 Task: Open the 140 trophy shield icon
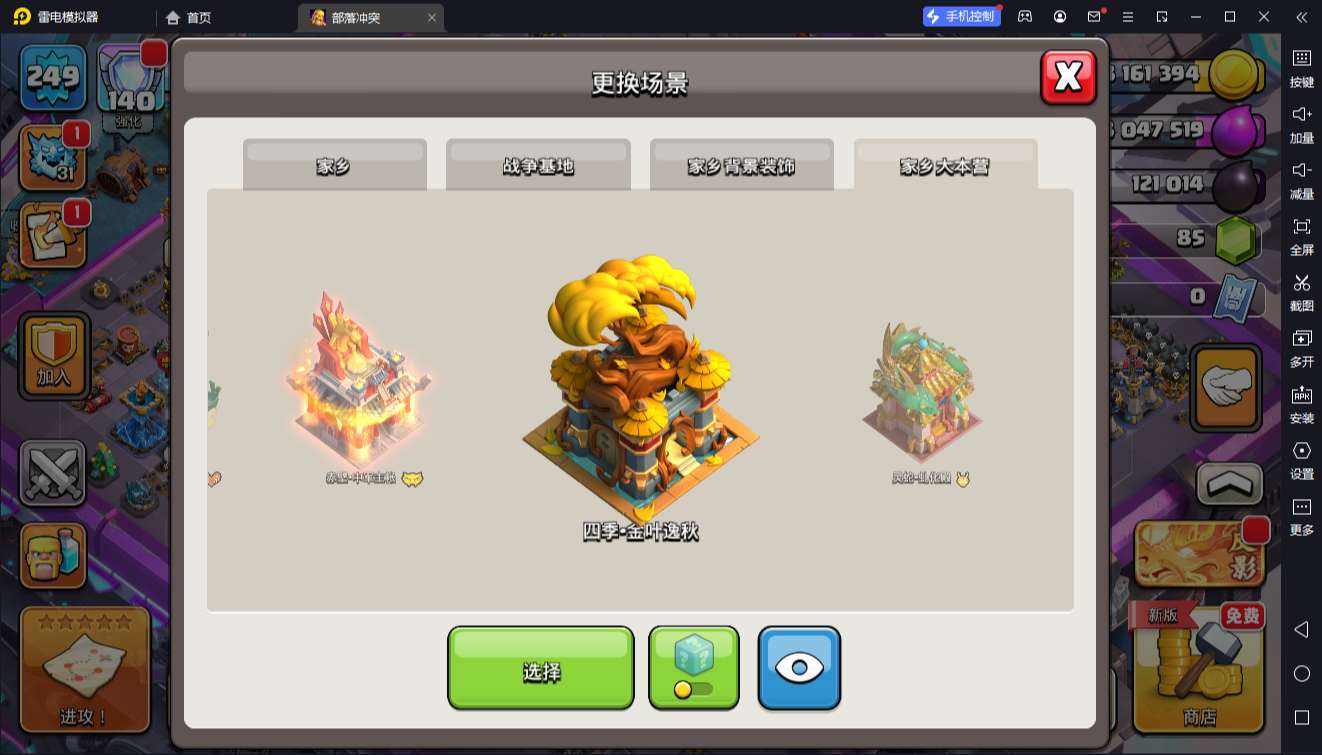pyautogui.click(x=130, y=78)
